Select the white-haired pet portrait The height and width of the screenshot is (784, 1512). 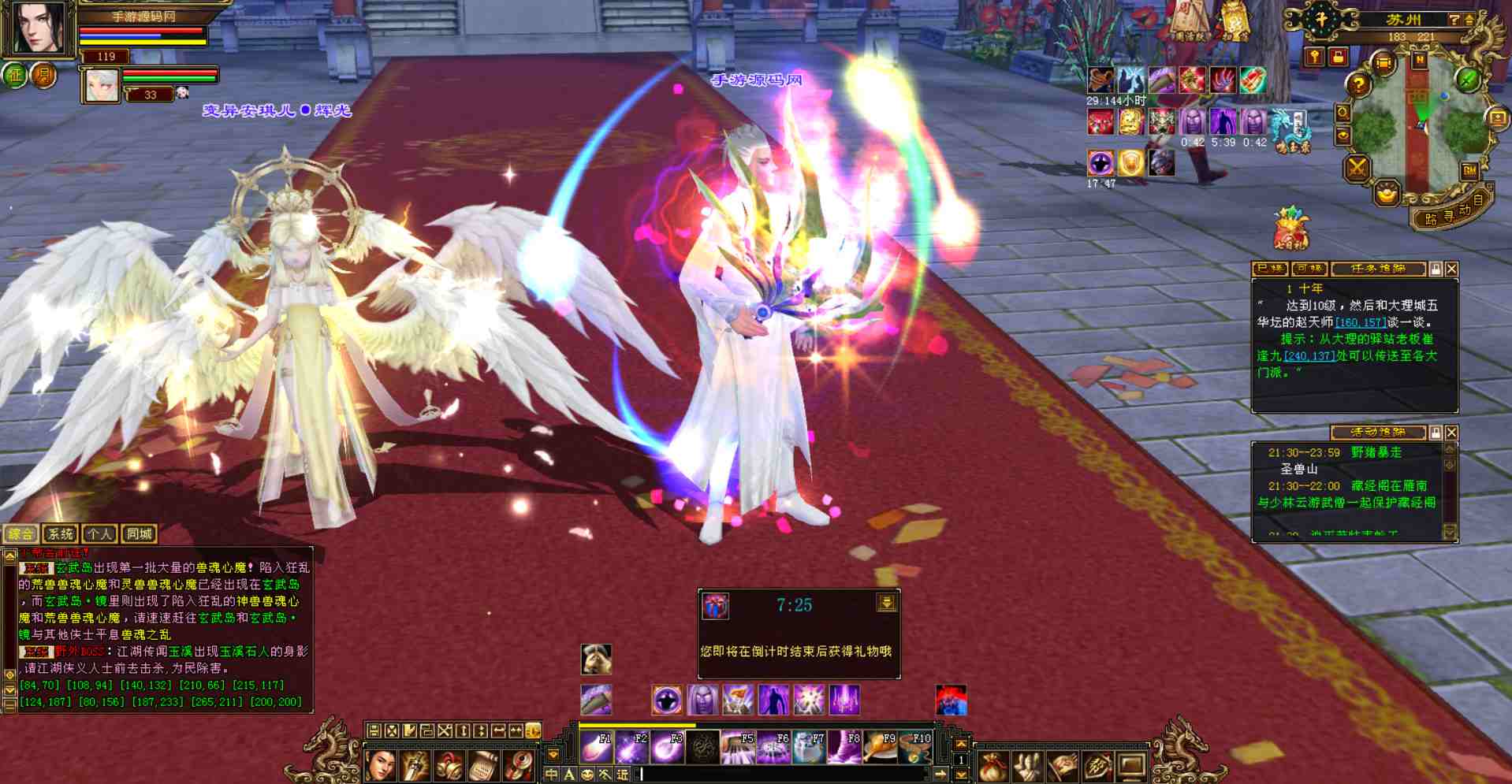[102, 85]
